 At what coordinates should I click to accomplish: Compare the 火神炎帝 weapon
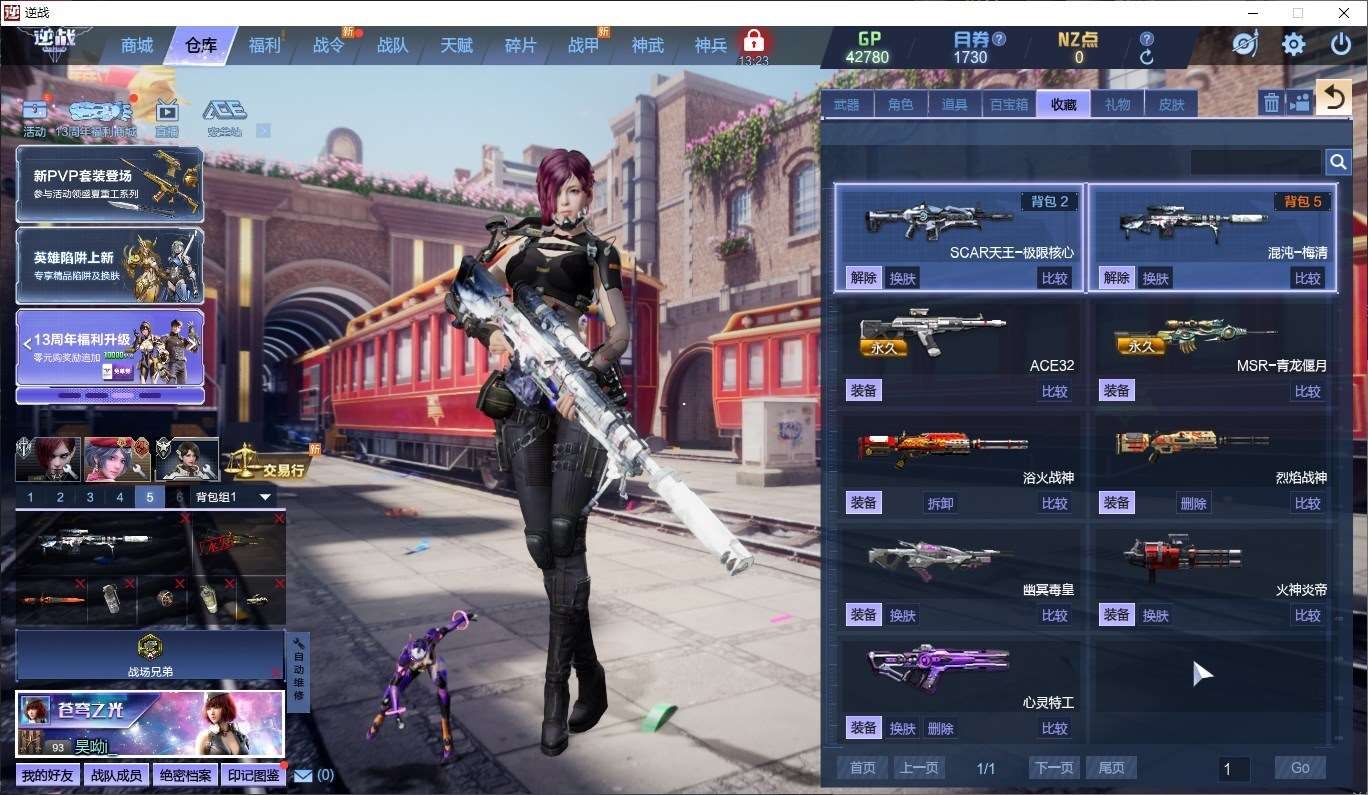1307,615
